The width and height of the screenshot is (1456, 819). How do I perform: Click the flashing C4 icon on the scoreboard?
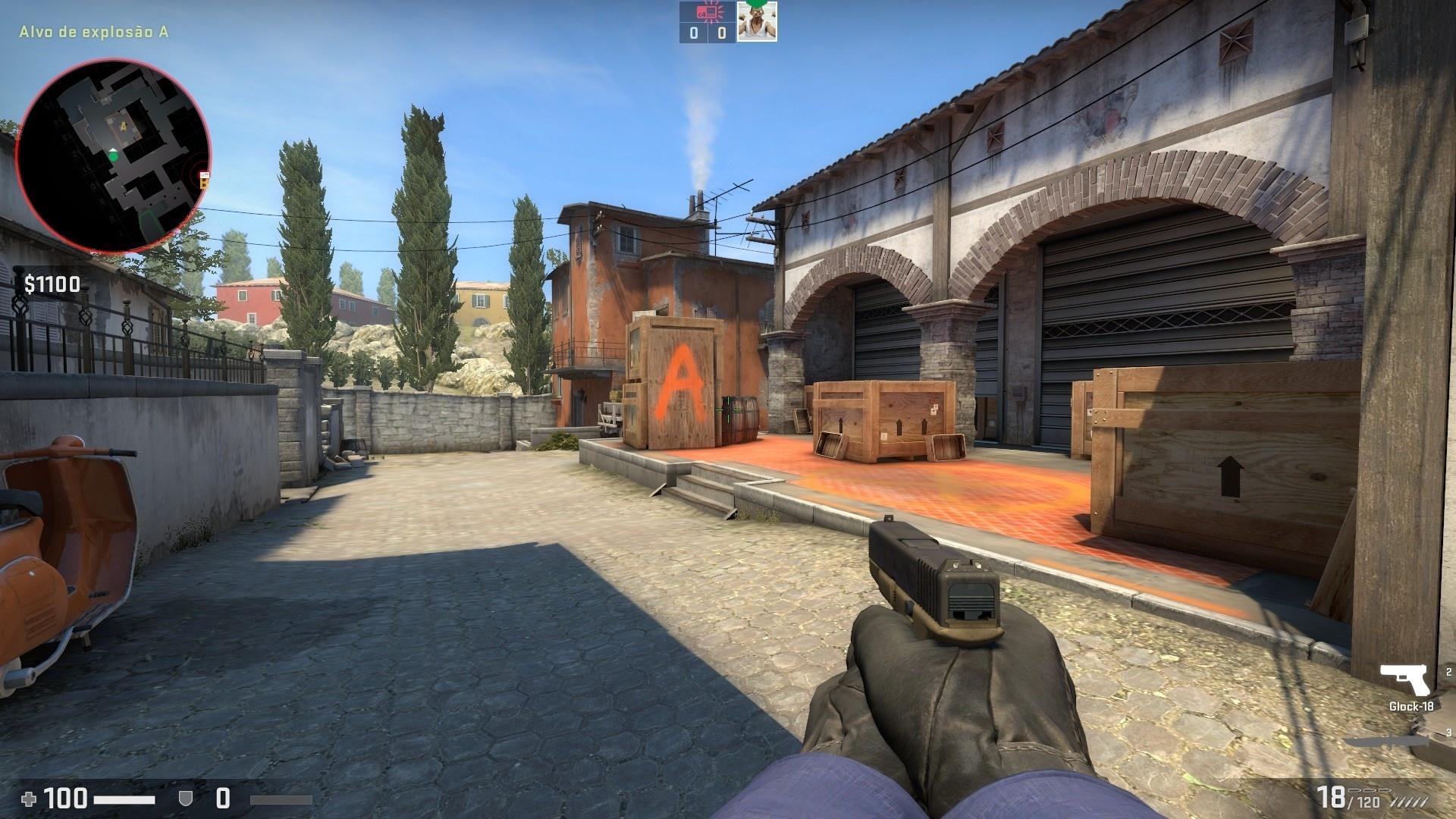[708, 12]
